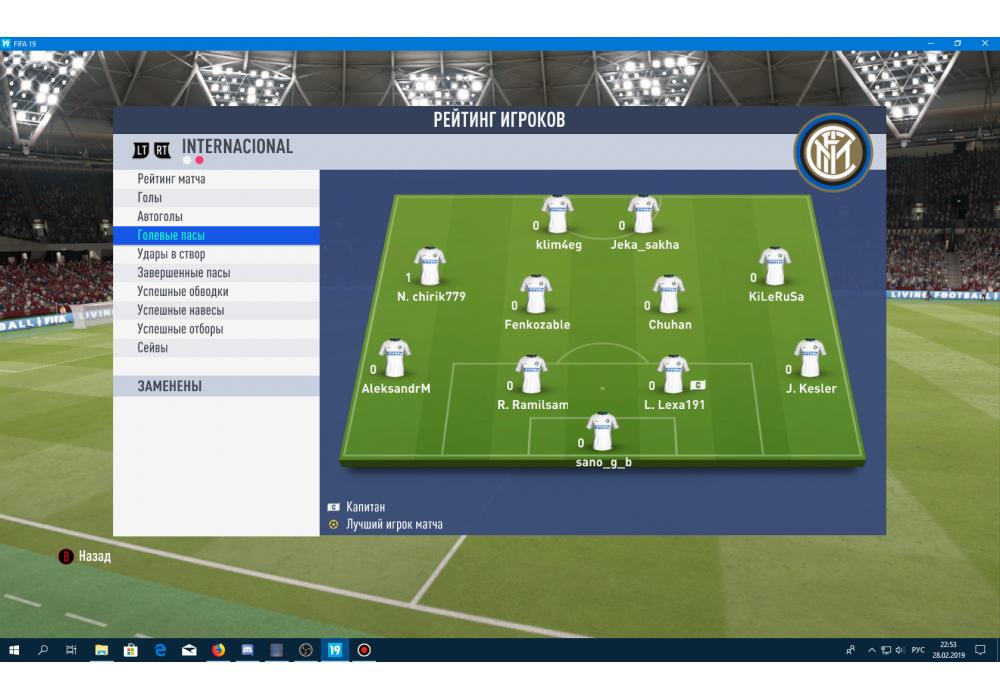Image resolution: width=1000 pixels, height=700 pixels.
Task: Close the FIFA 19 window
Action: 983,43
